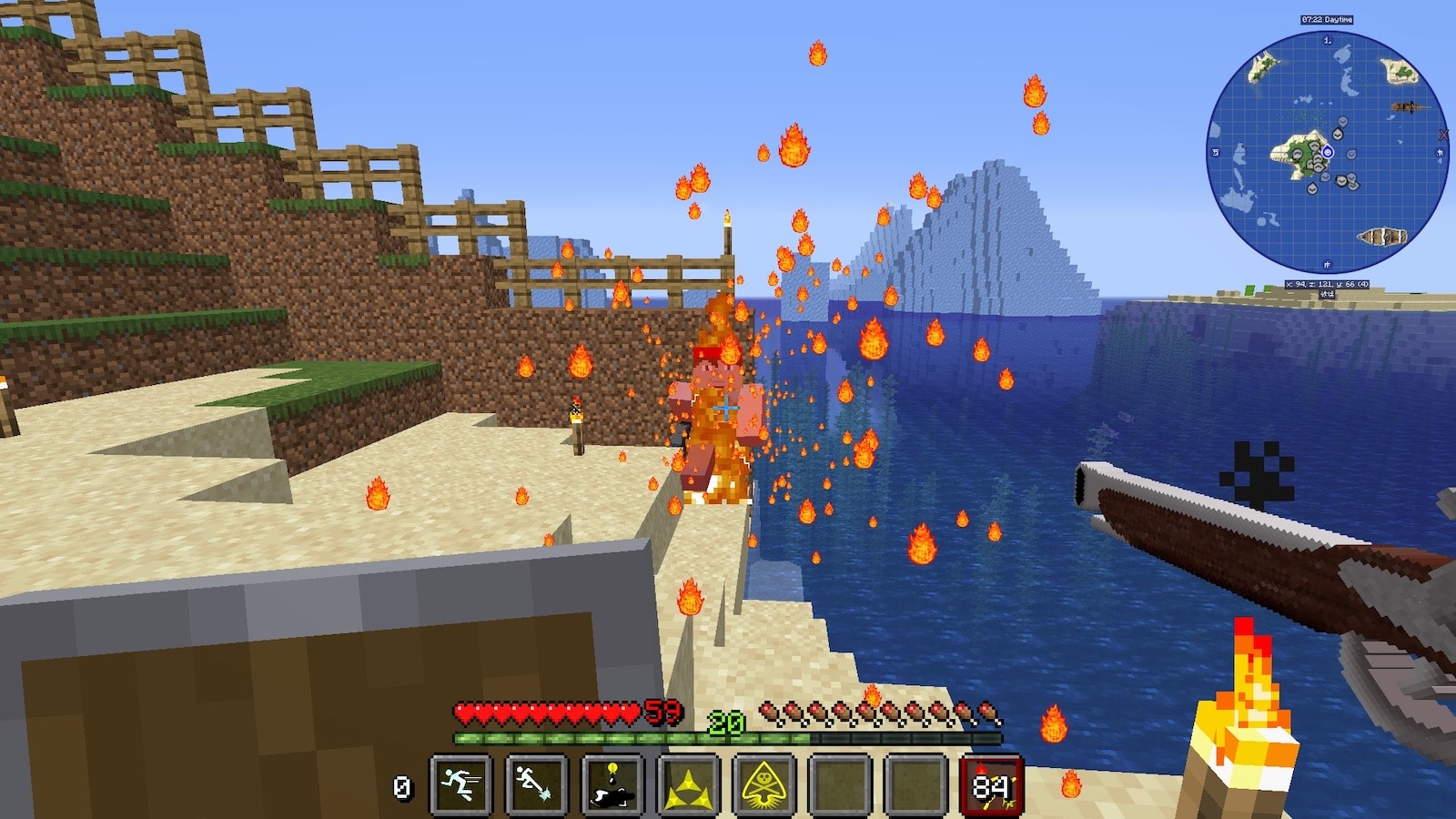Screen dimensions: 1456x819
Task: Select the red-highlighted slot showing 84
Action: point(992,784)
